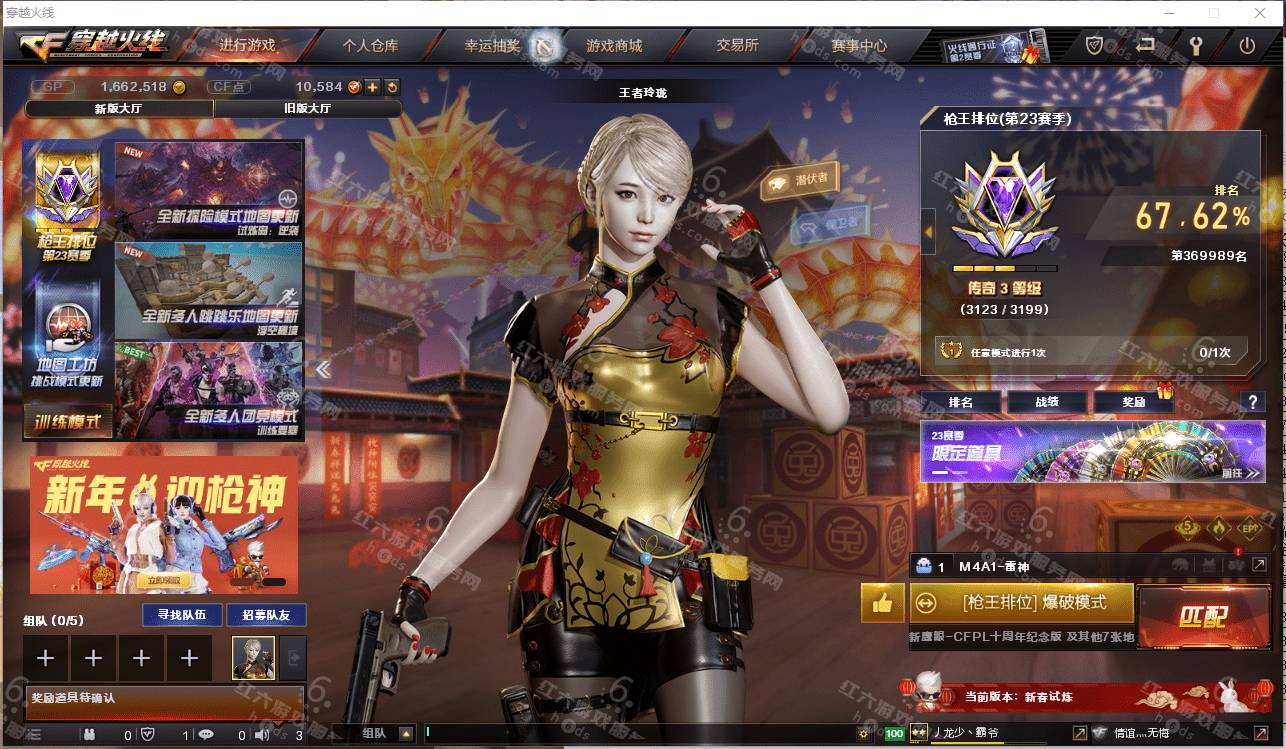
Task: Close the game window
Action: pos(1260,13)
